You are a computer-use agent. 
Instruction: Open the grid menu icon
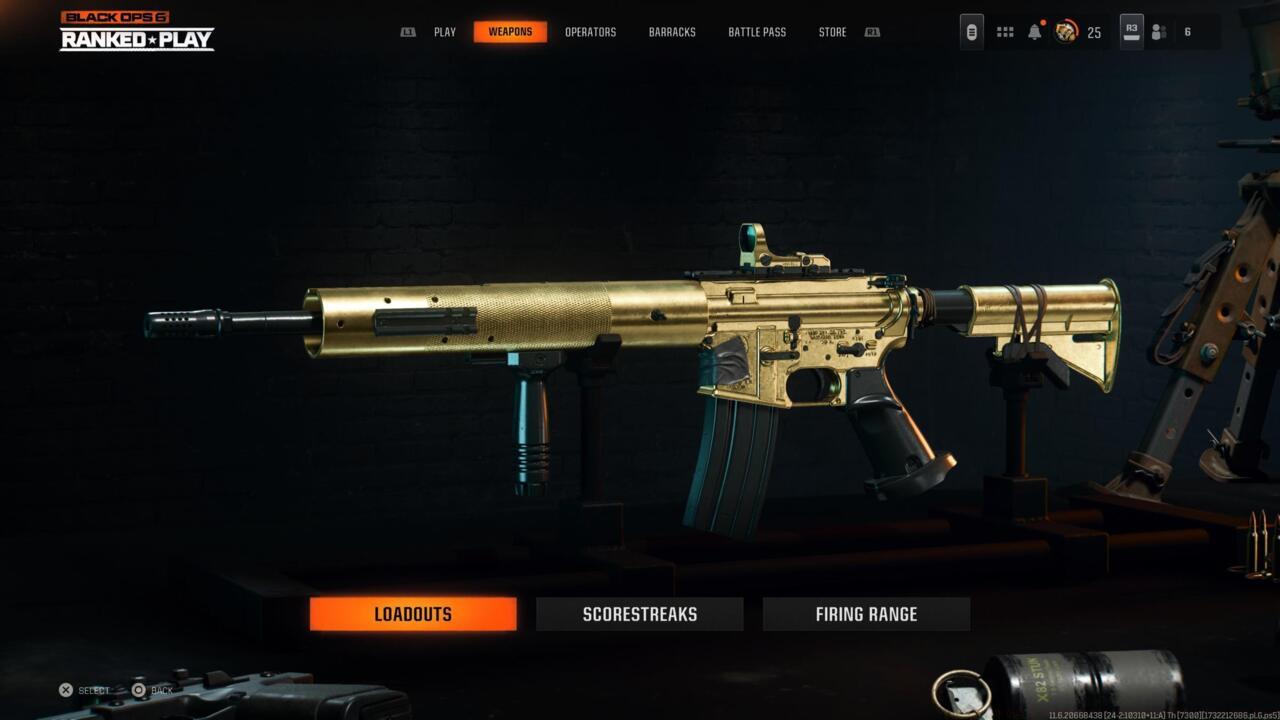[x=1005, y=32]
